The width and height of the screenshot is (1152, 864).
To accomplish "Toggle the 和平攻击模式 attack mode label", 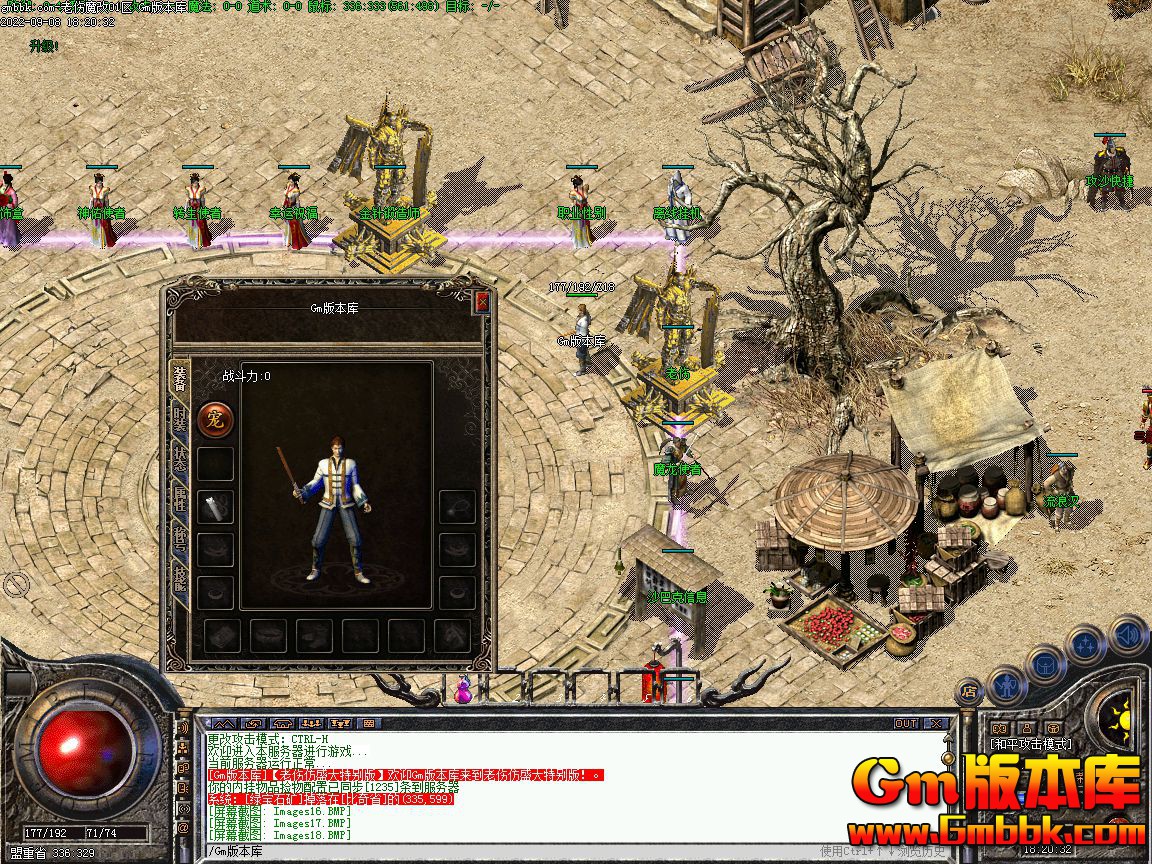I will click(1030, 744).
